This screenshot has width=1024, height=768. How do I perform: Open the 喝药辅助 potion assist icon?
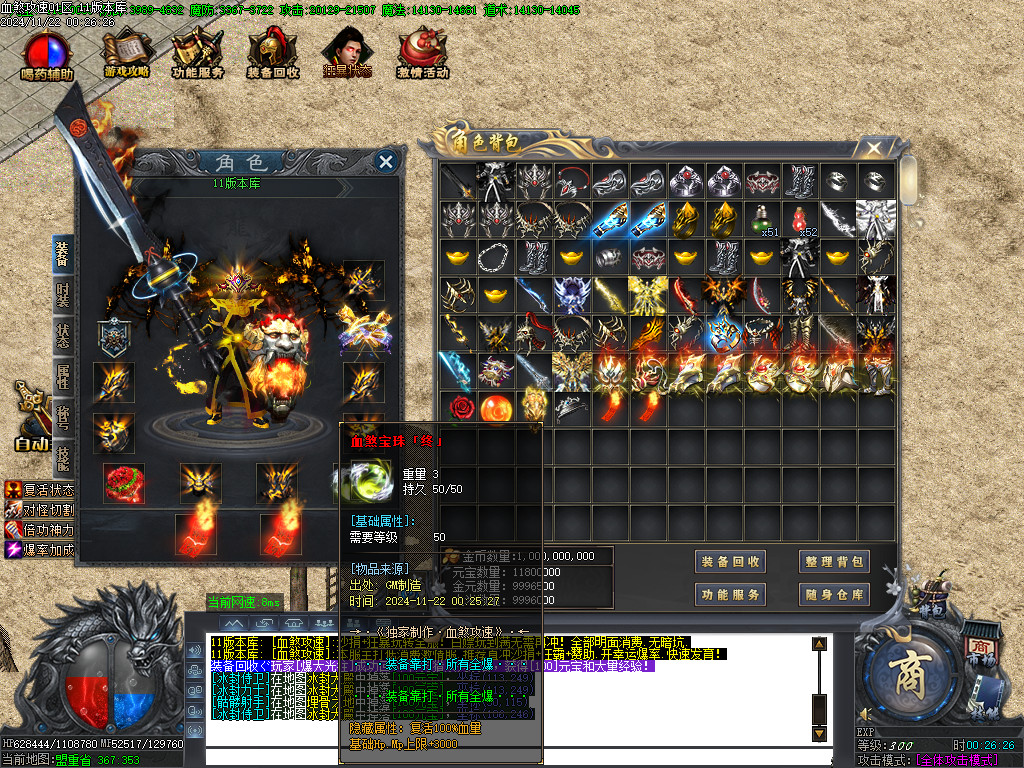(47, 55)
